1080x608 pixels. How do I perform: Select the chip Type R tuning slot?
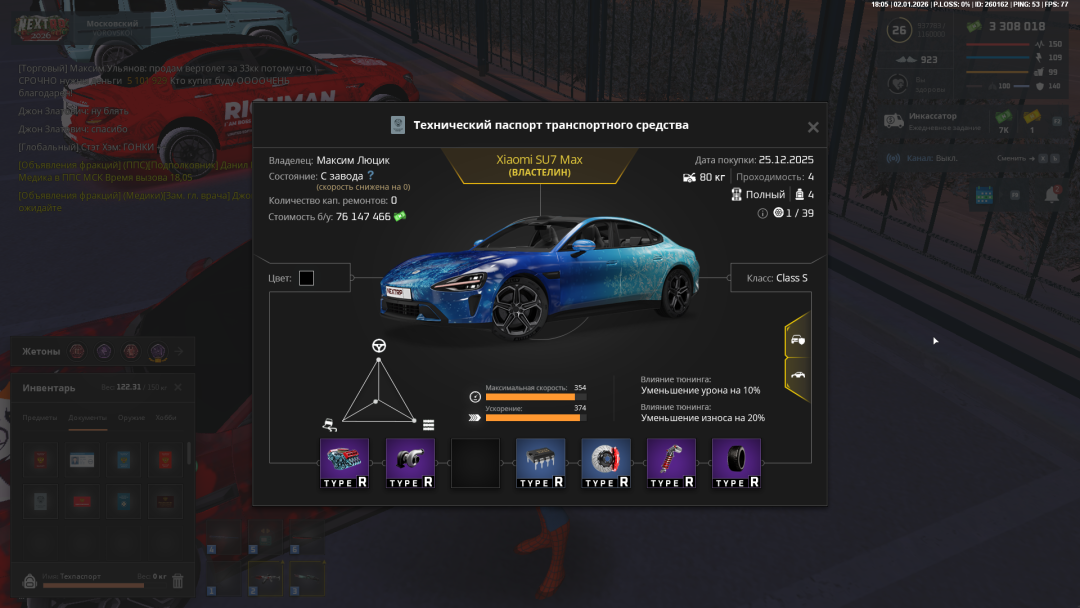[540, 463]
